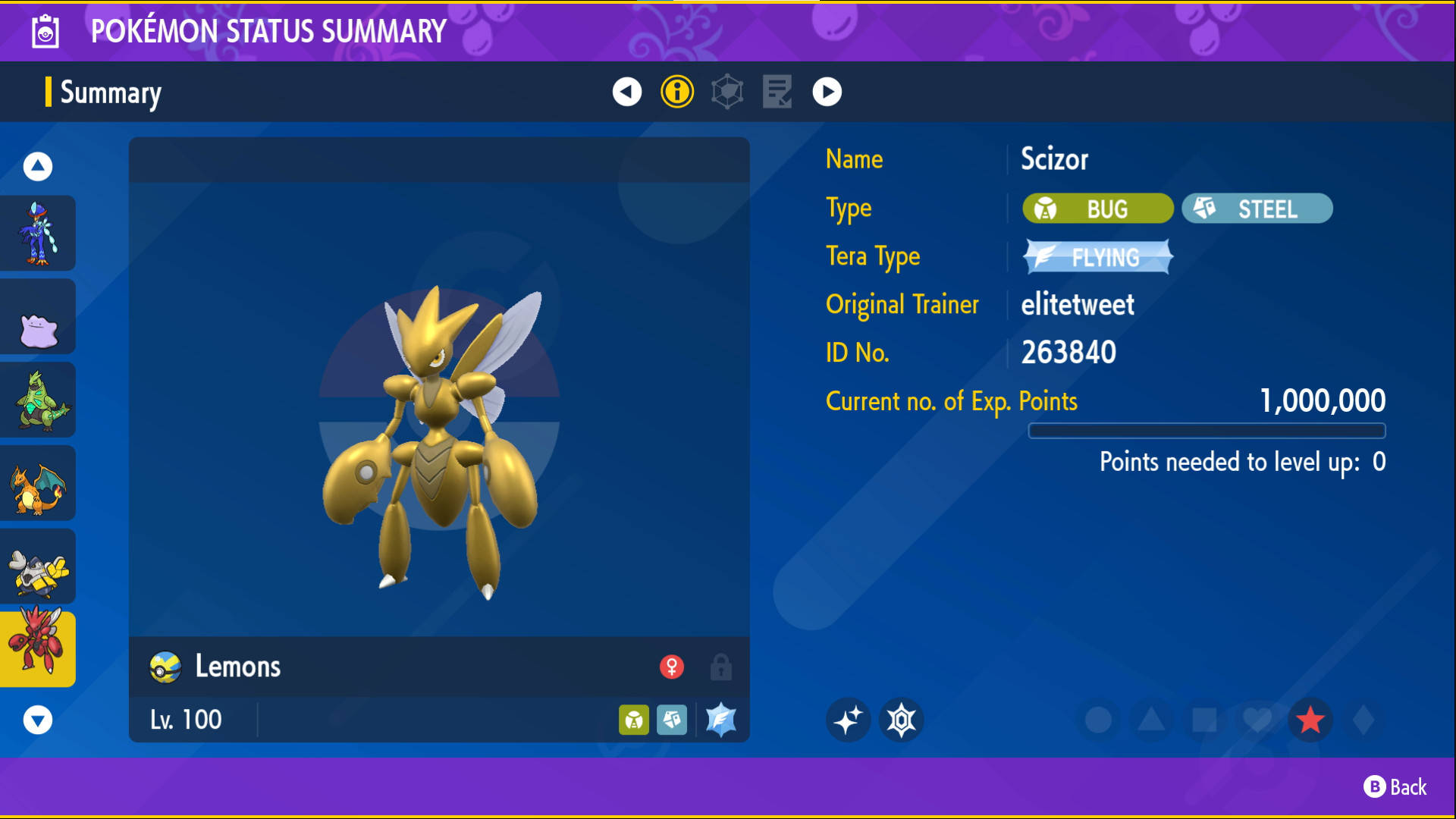Select the info summary tab icon
1456x819 pixels.
[x=677, y=92]
